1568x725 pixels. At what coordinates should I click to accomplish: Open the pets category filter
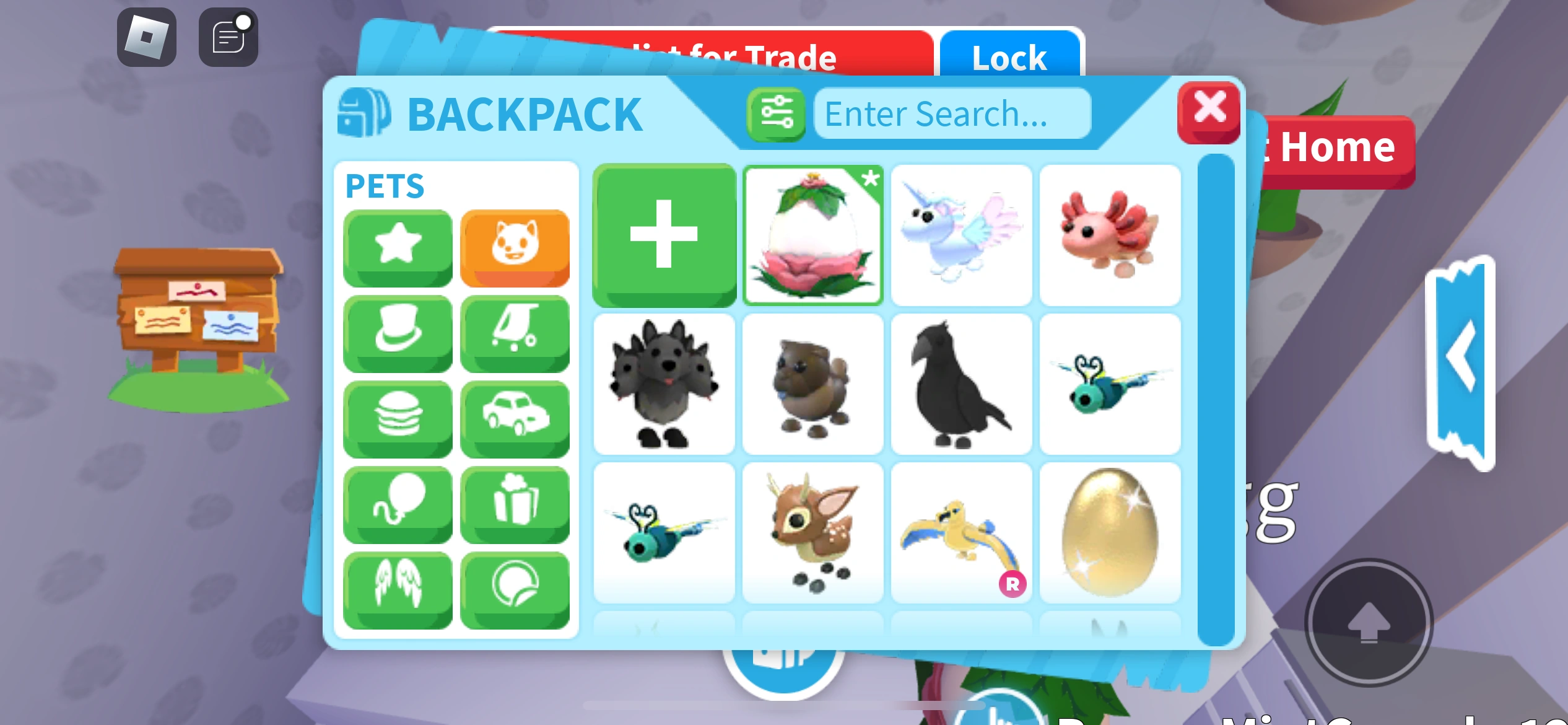pyautogui.click(x=516, y=247)
